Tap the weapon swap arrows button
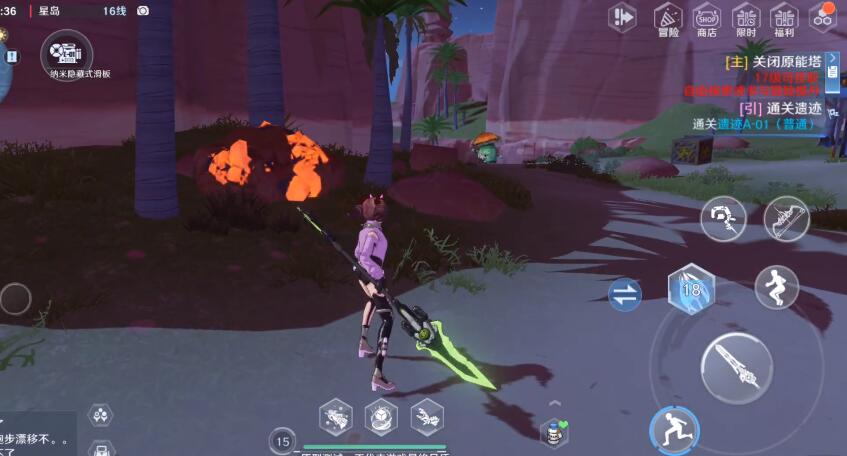Screen dimensions: 847x456 pyautogui.click(x=625, y=295)
